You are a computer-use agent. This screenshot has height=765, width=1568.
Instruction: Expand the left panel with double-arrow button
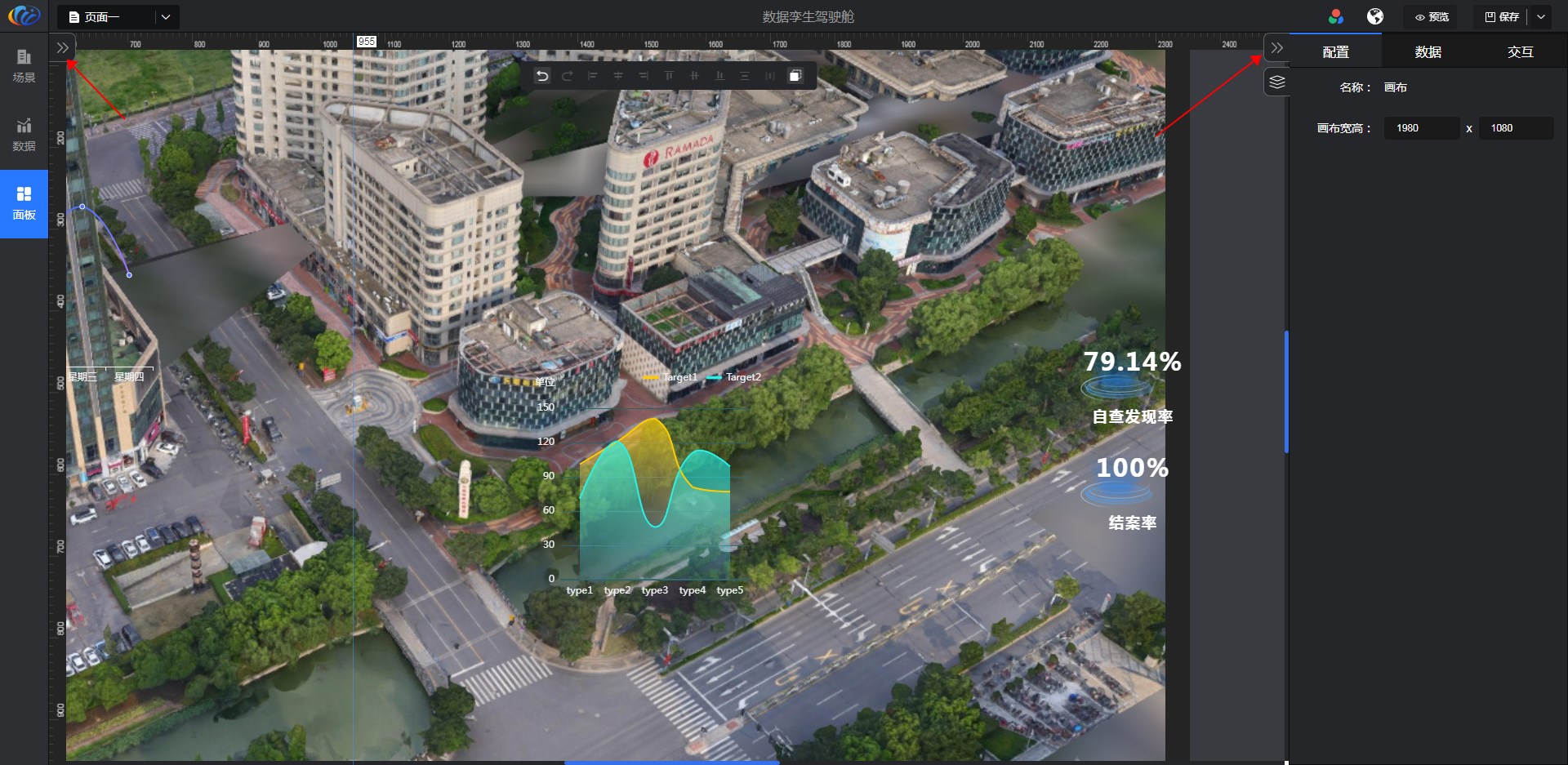pos(63,48)
